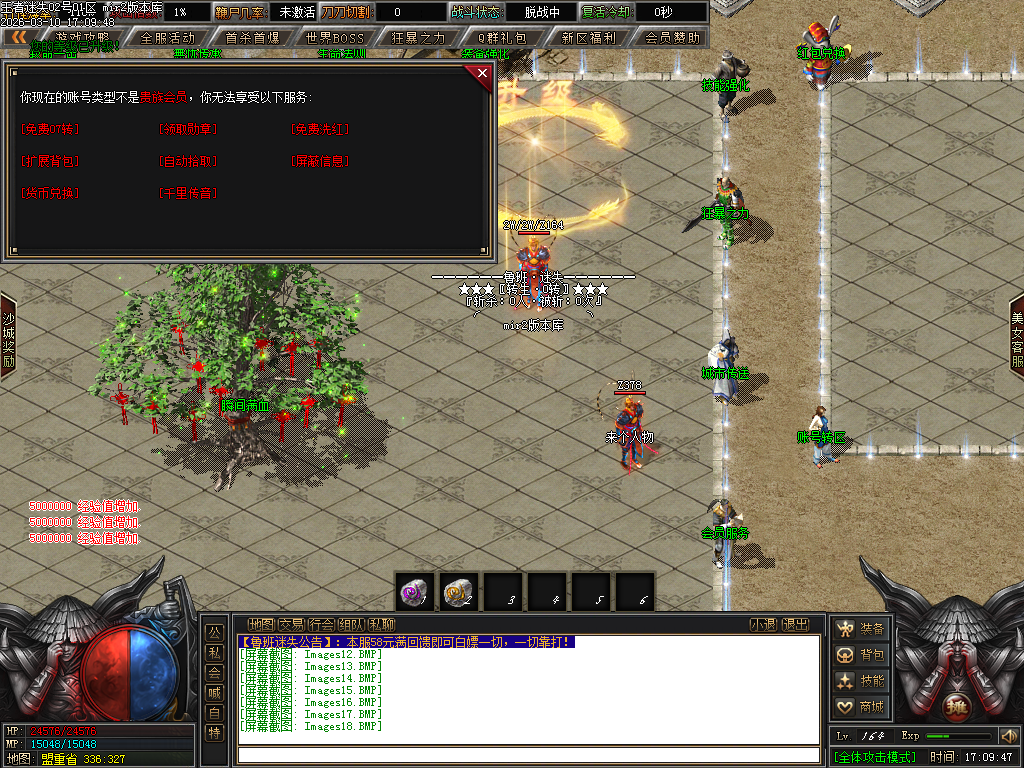Toggle the sound speaker icon

[1007, 736]
